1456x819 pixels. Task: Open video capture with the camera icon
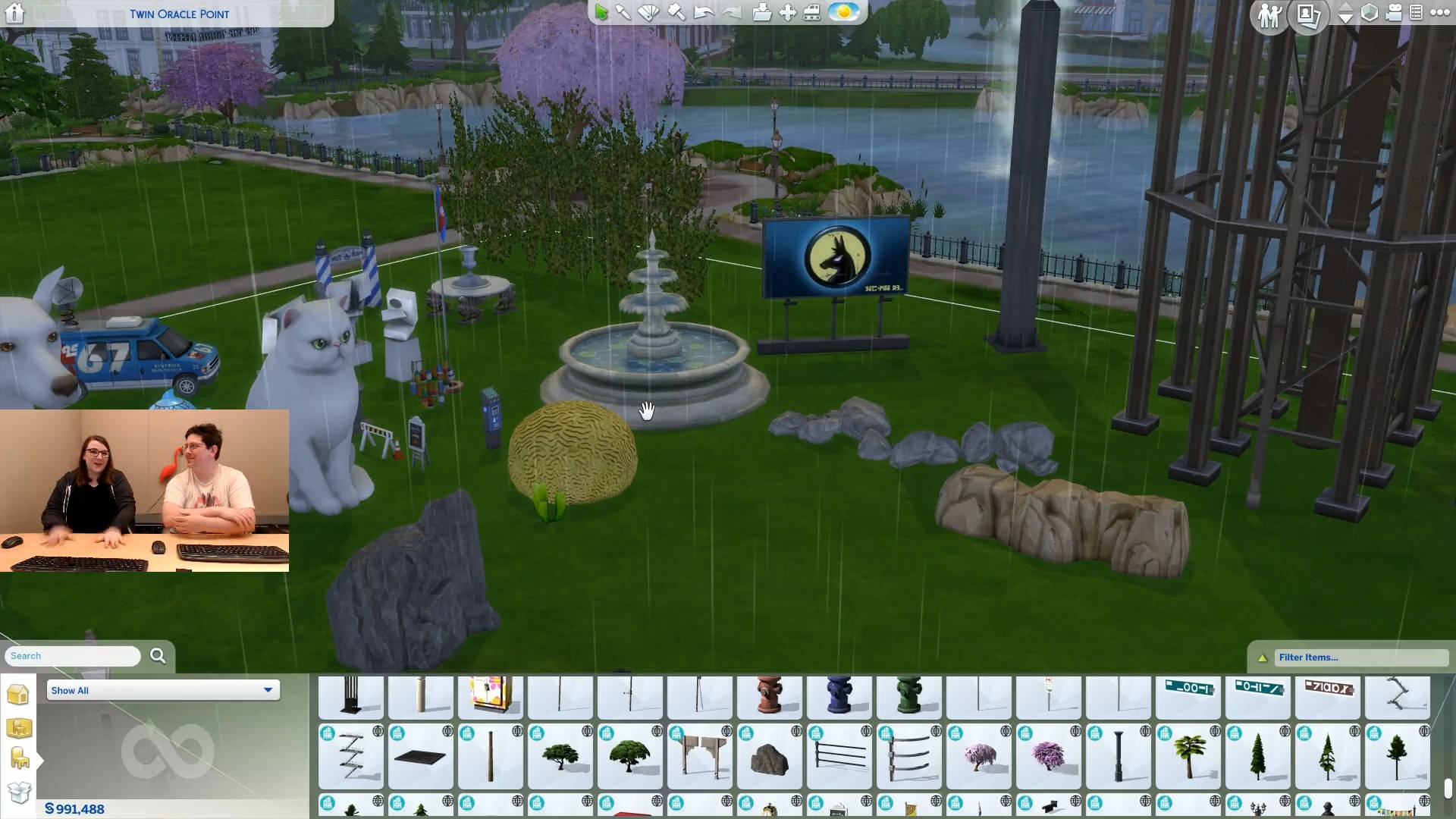click(1394, 14)
